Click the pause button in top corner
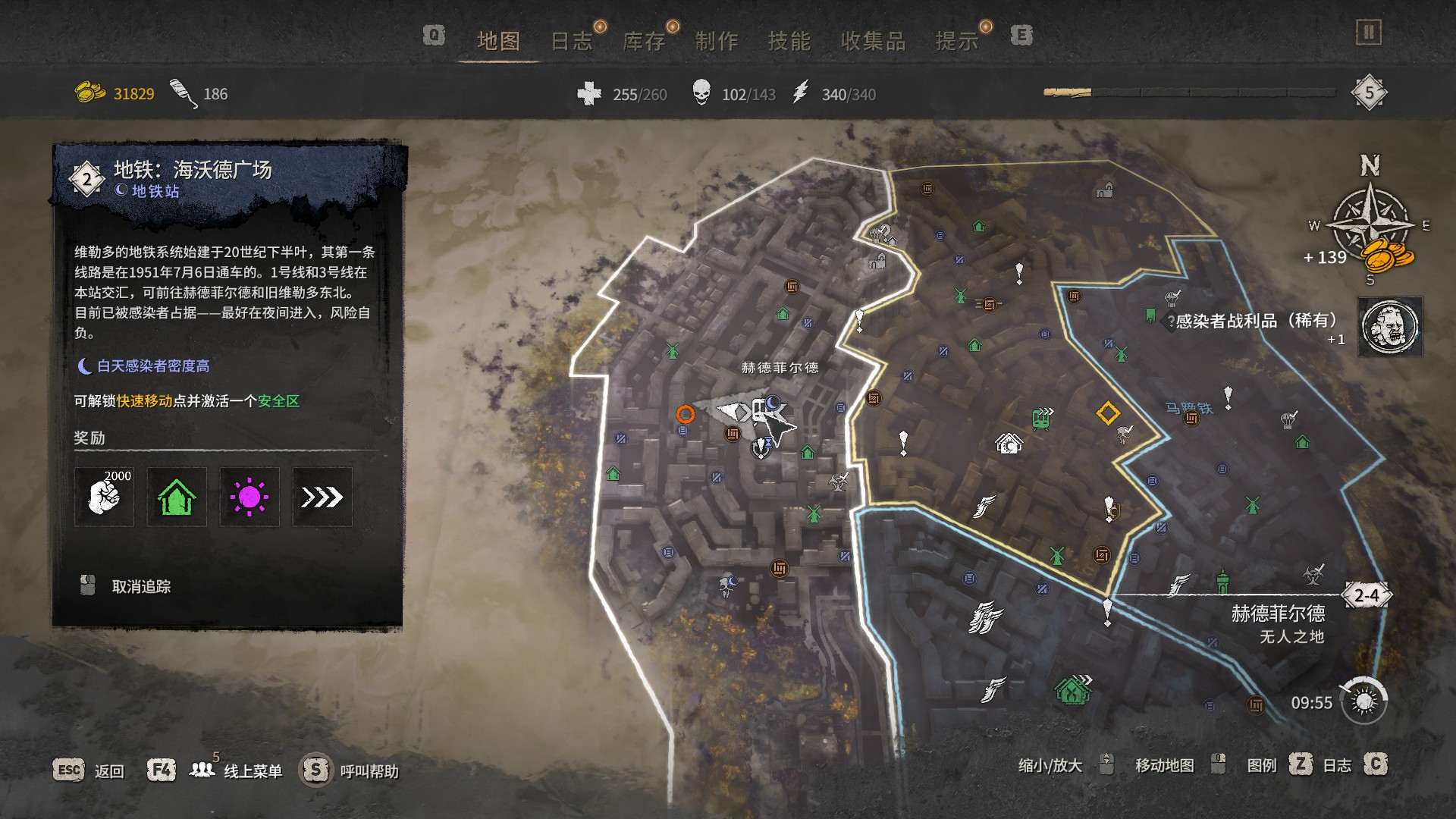 (1369, 33)
